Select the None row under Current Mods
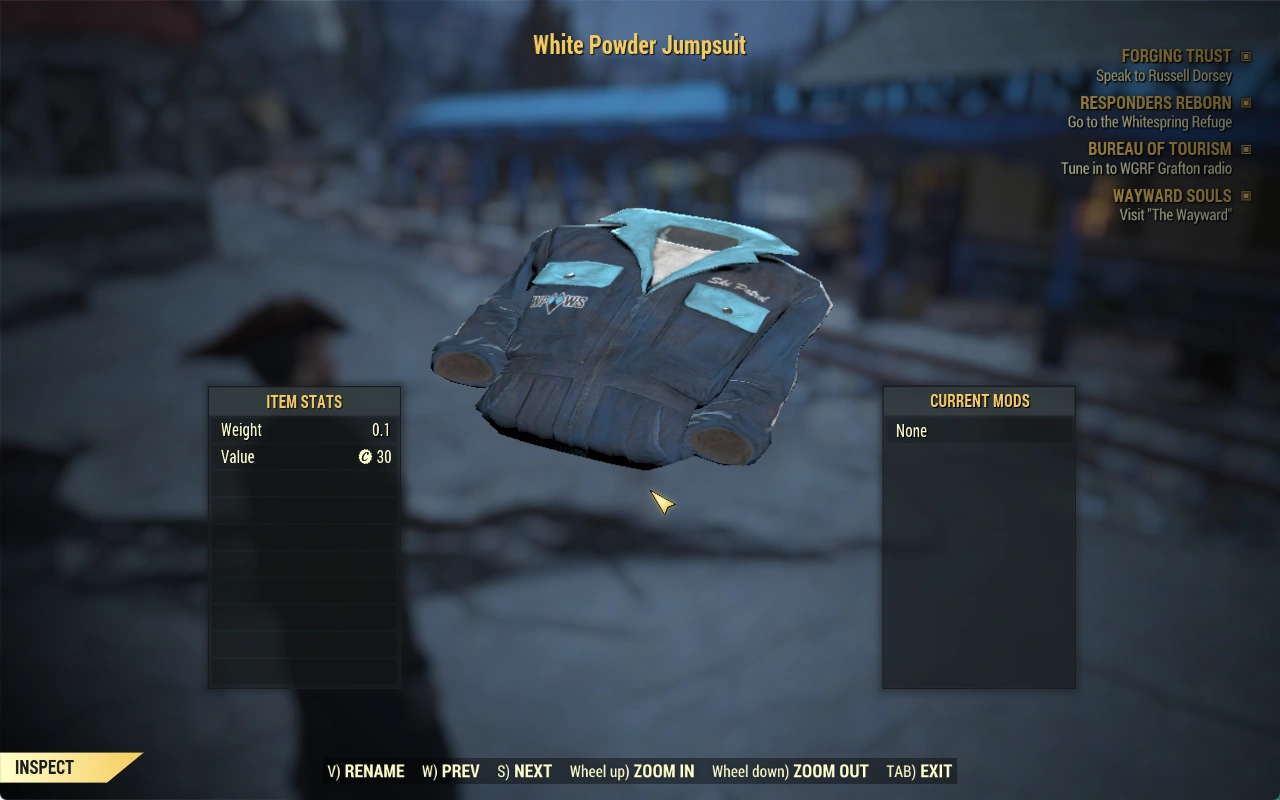 pos(978,431)
